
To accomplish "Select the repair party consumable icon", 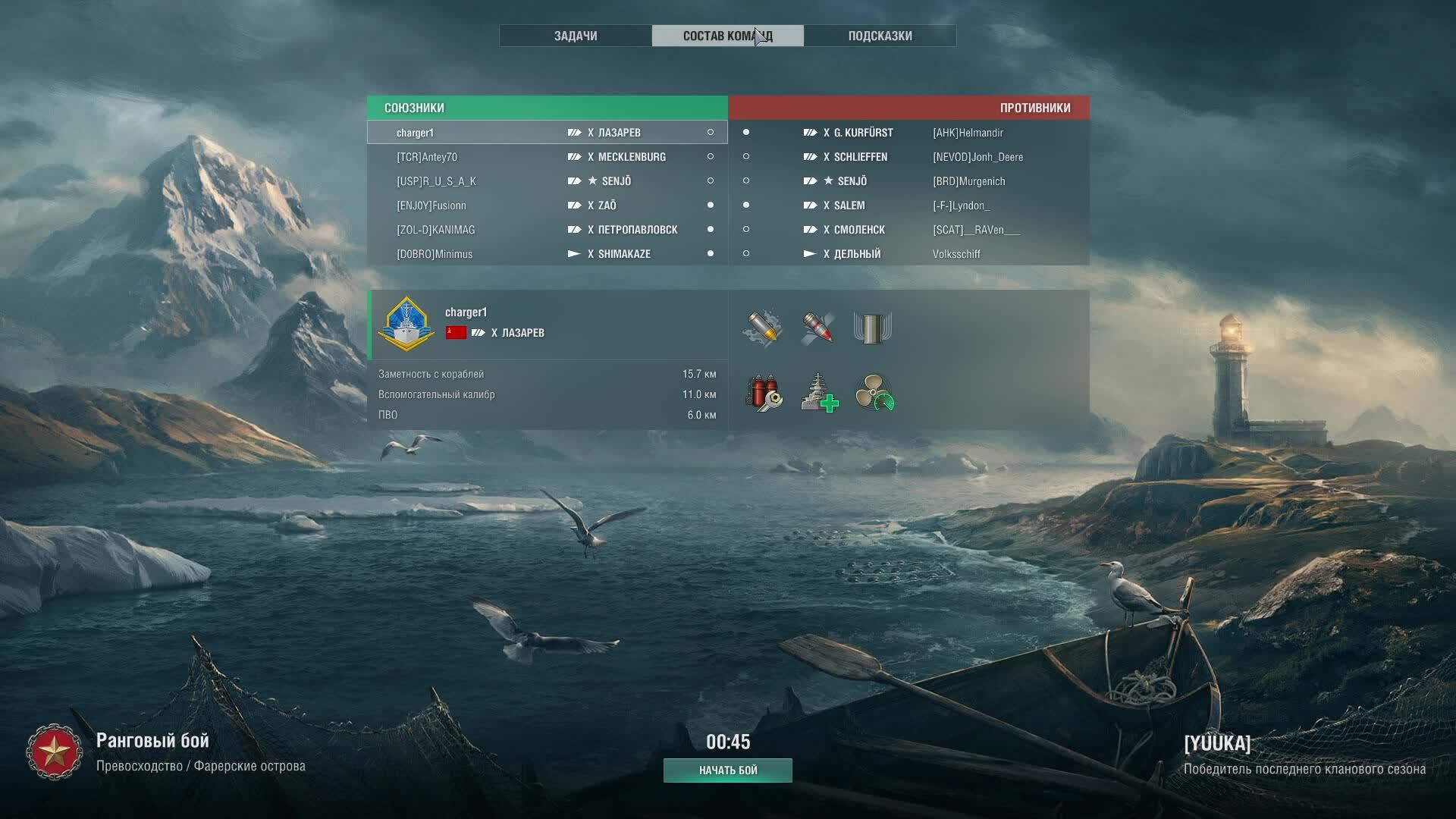I will tap(819, 393).
